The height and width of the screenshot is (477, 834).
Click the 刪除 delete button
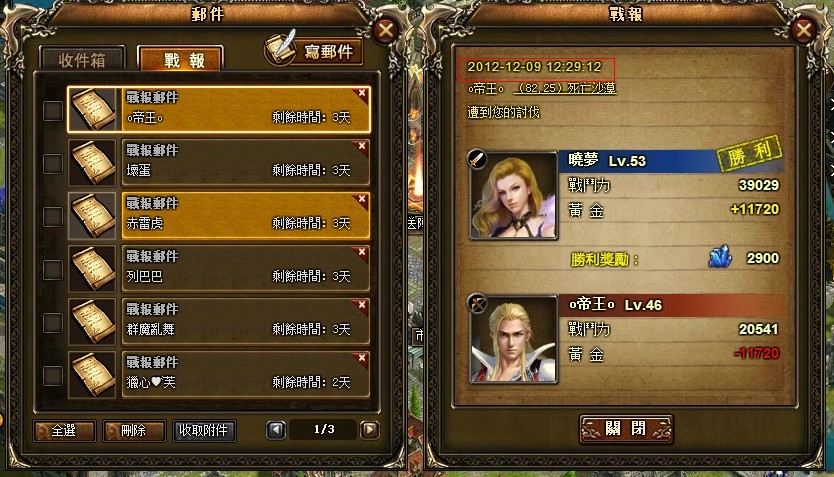(x=133, y=431)
